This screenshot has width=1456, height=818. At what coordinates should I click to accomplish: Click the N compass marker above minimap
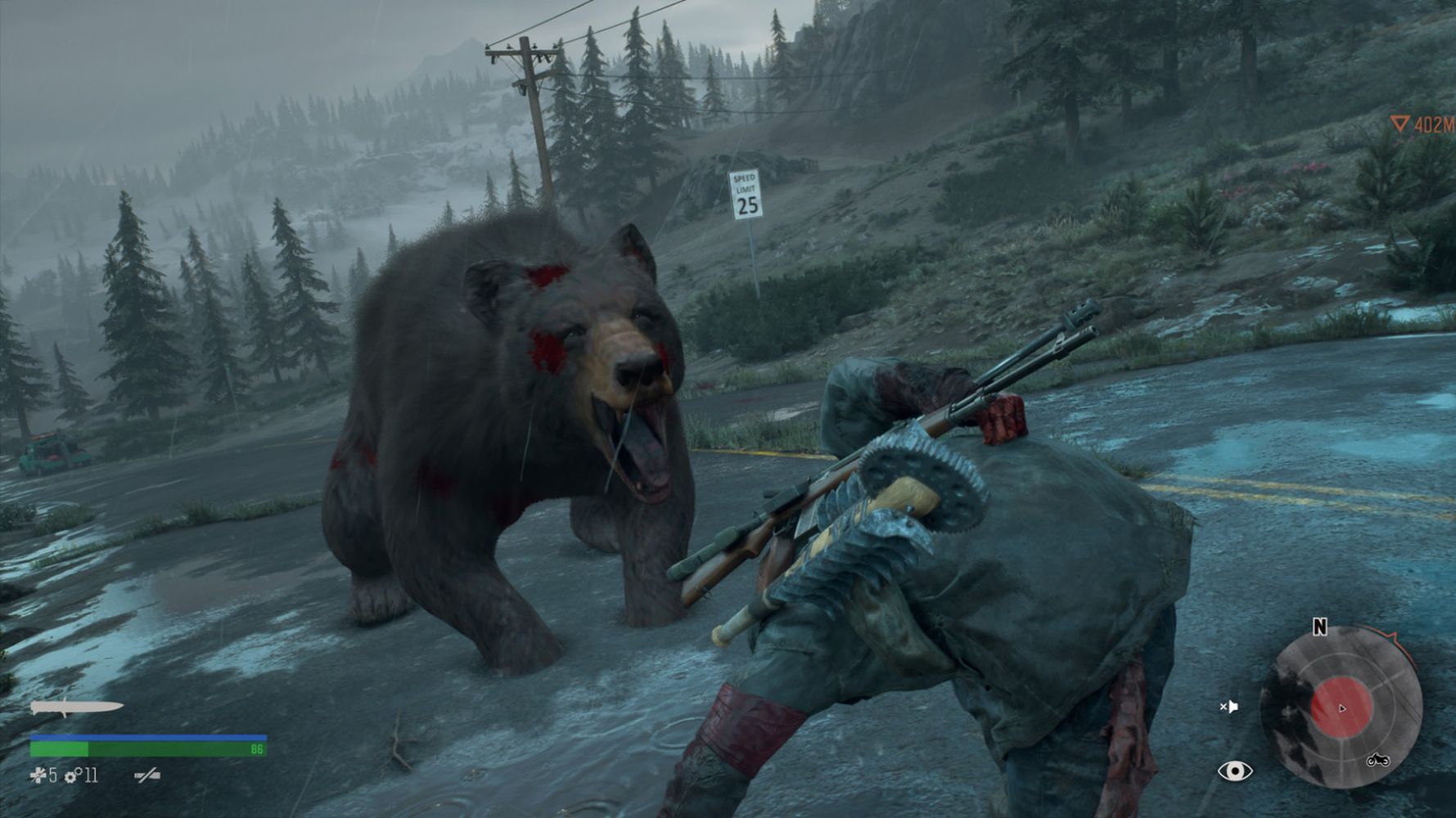1319,627
